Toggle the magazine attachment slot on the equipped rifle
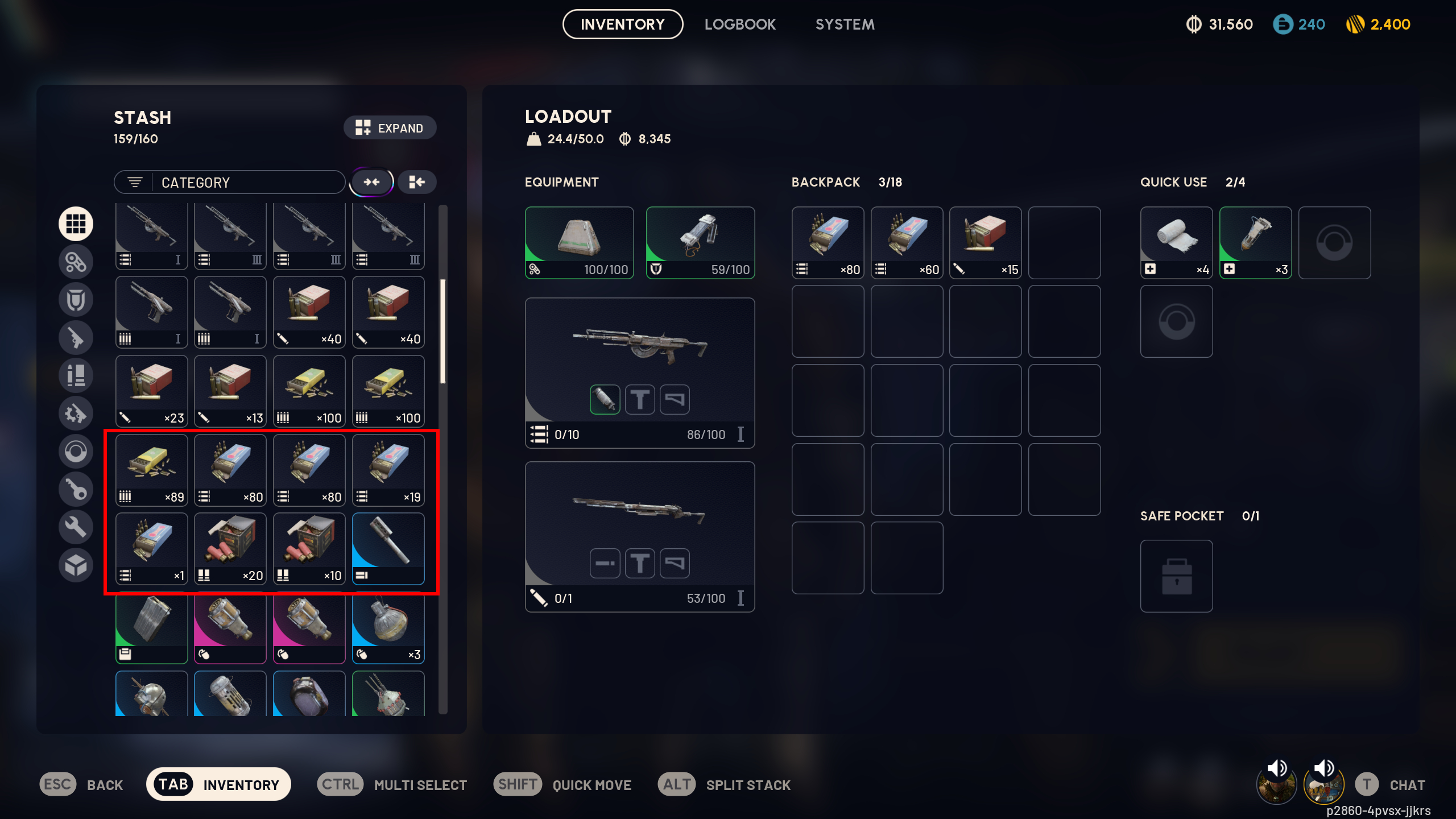 point(605,399)
